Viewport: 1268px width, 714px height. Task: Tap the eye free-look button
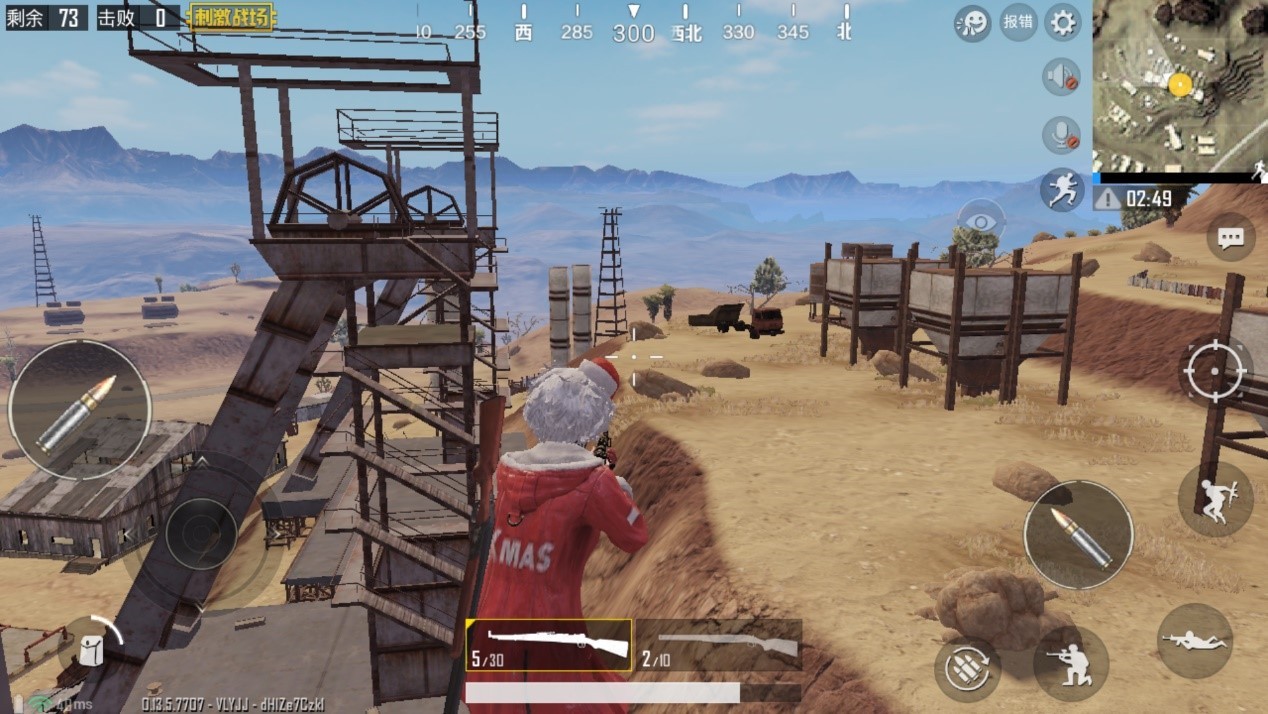981,221
